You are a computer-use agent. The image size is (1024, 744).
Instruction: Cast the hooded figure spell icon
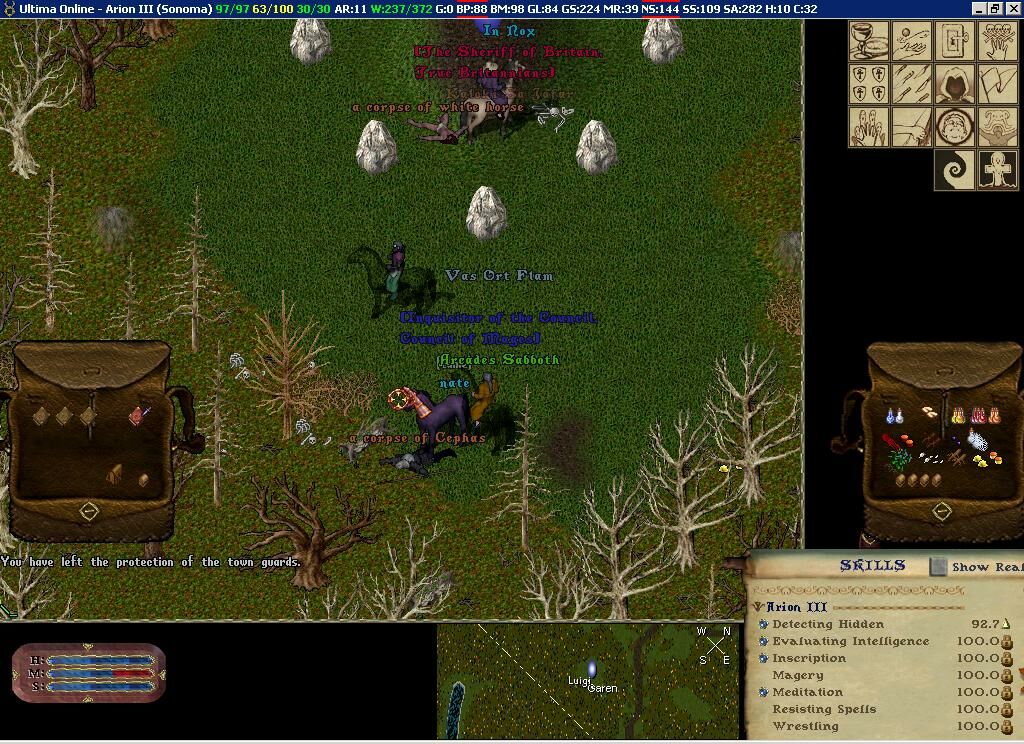(x=954, y=84)
